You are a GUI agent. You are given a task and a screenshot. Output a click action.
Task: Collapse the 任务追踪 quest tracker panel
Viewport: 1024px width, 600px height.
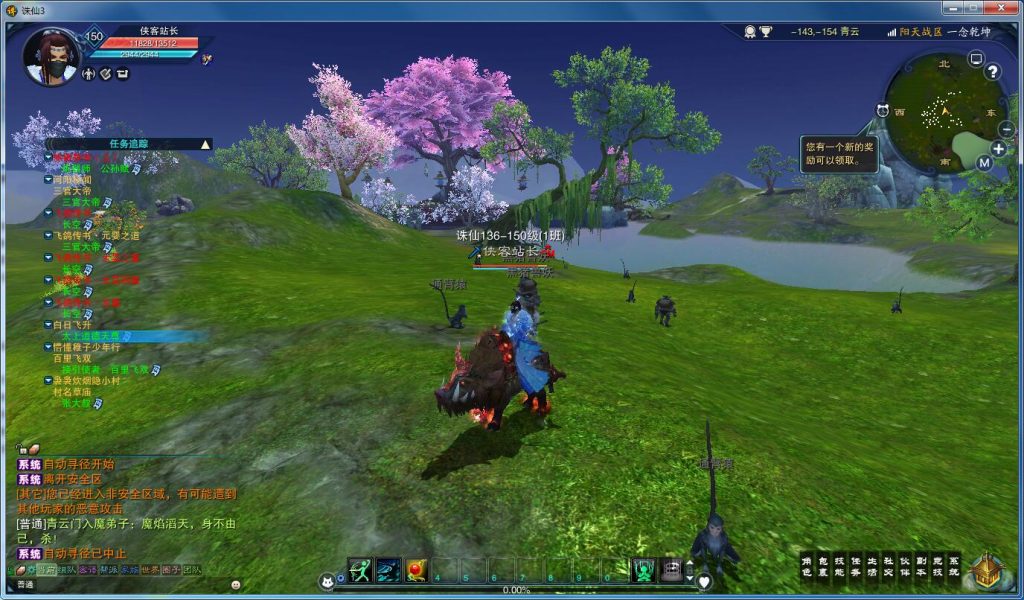[205, 144]
